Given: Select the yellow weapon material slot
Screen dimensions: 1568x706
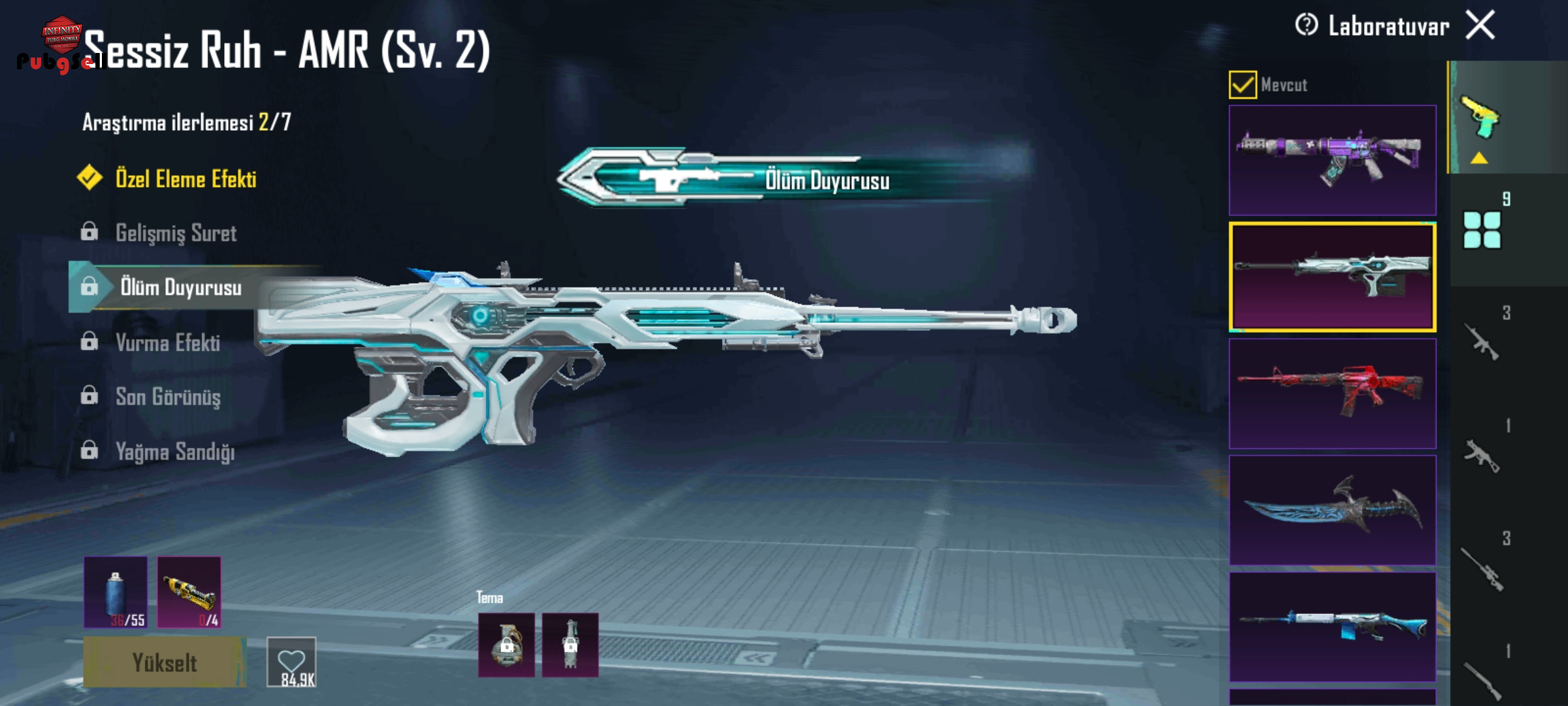Looking at the screenshot, I should pos(189,592).
